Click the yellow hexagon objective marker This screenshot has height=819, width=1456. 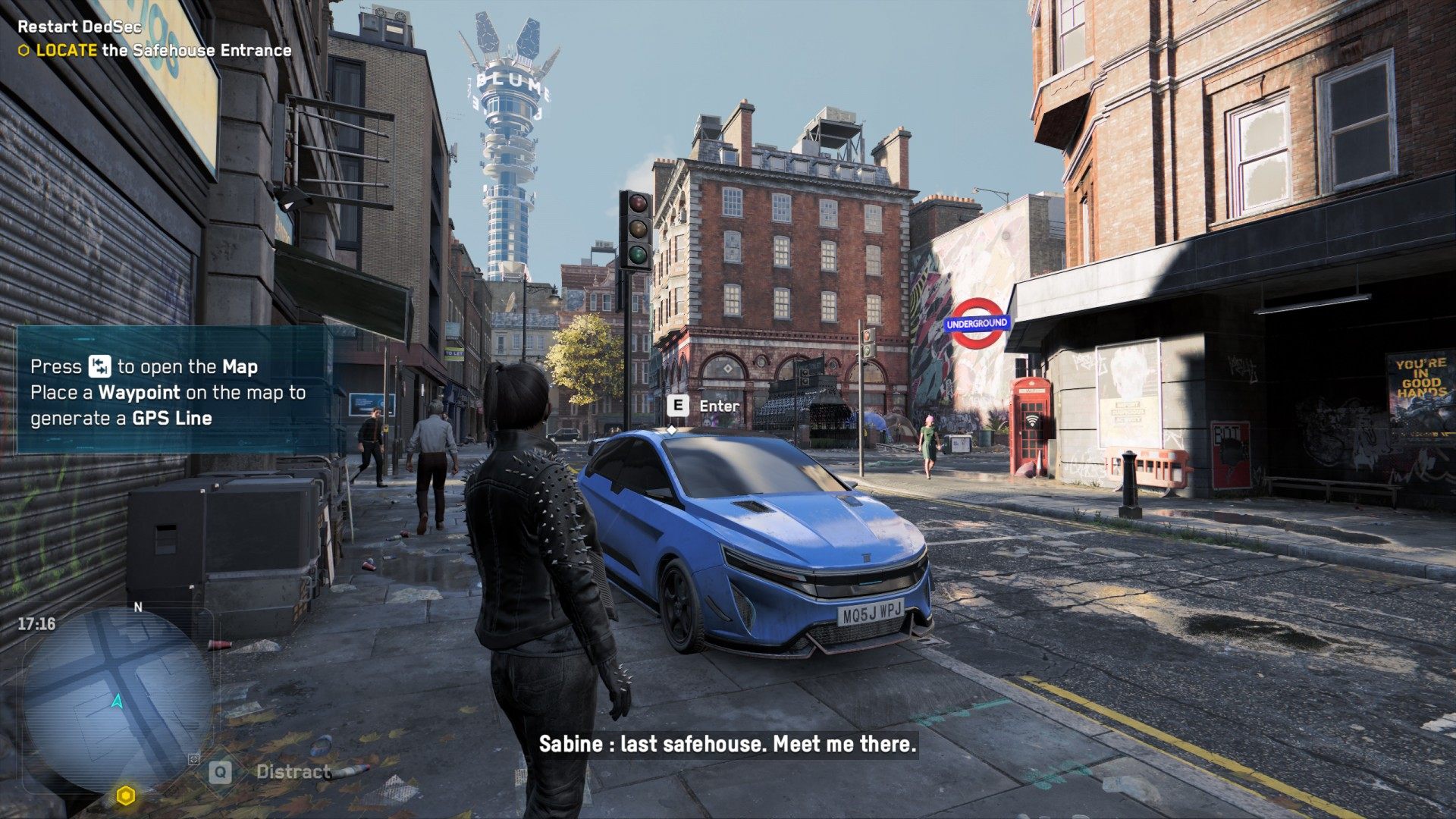126,795
